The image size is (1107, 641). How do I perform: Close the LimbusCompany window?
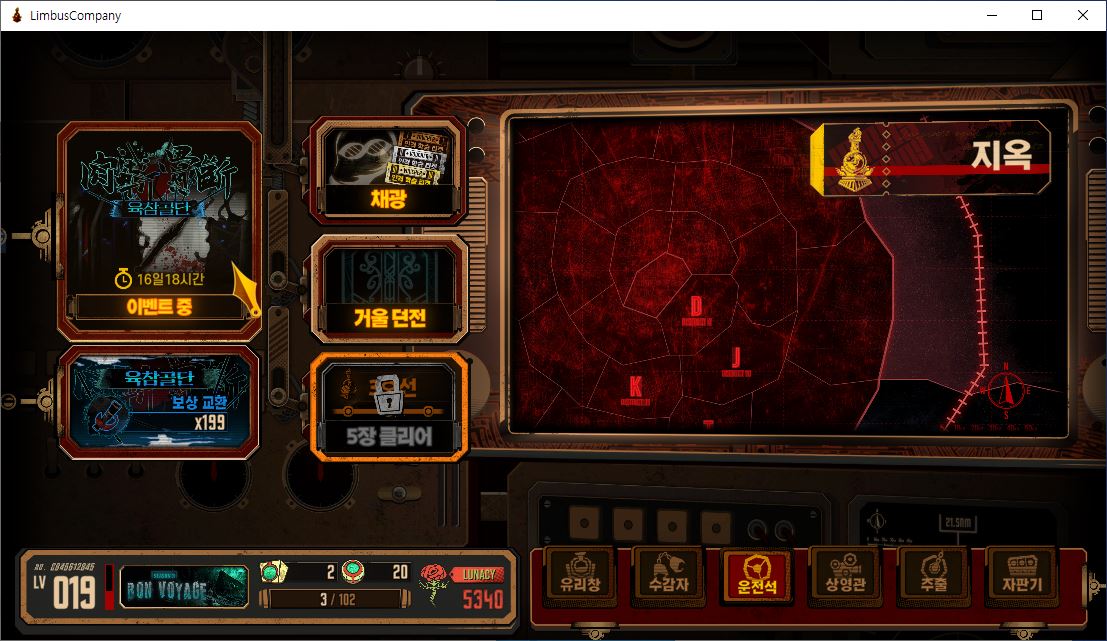click(x=1083, y=15)
